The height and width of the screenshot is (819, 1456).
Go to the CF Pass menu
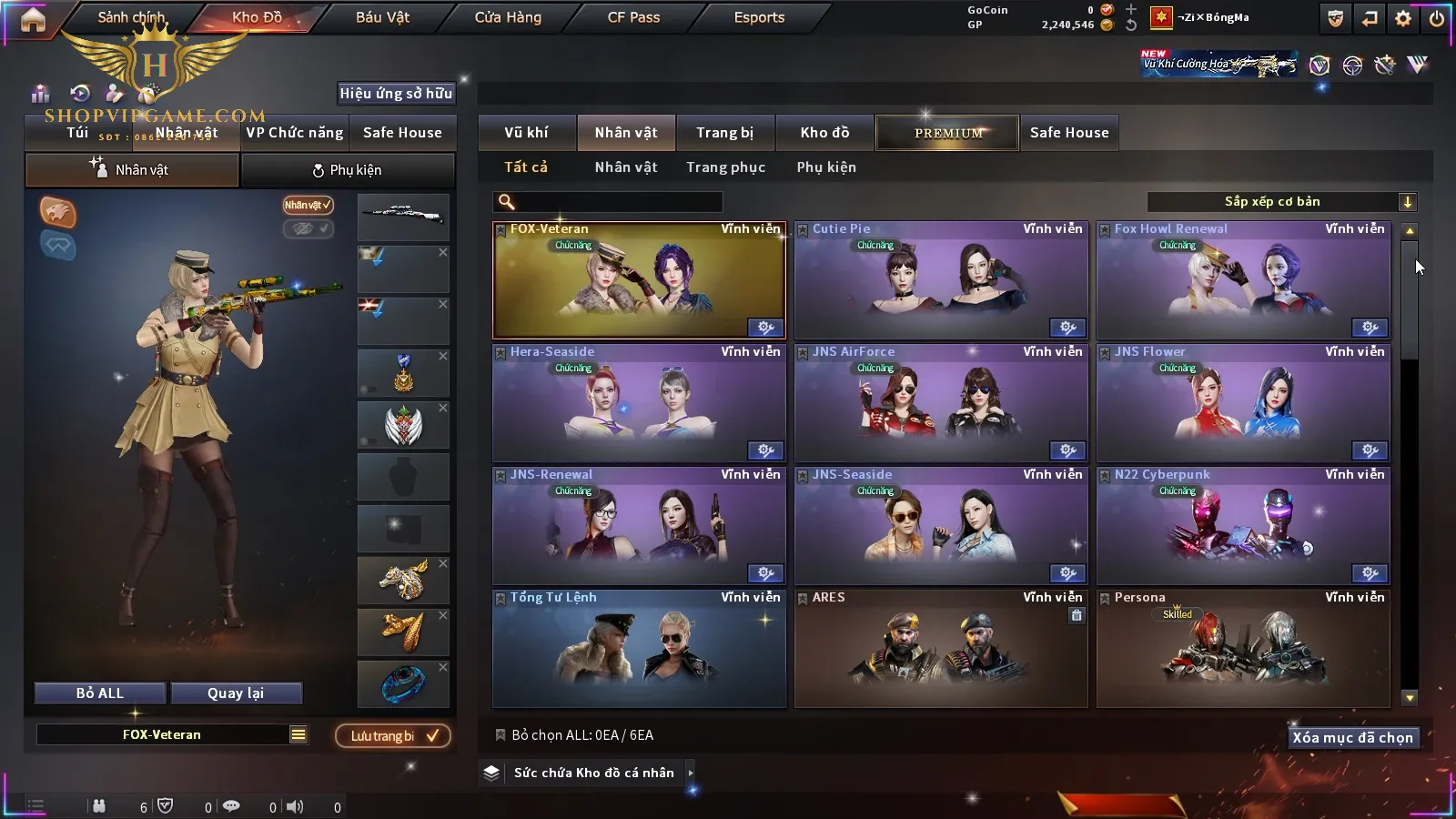point(633,17)
